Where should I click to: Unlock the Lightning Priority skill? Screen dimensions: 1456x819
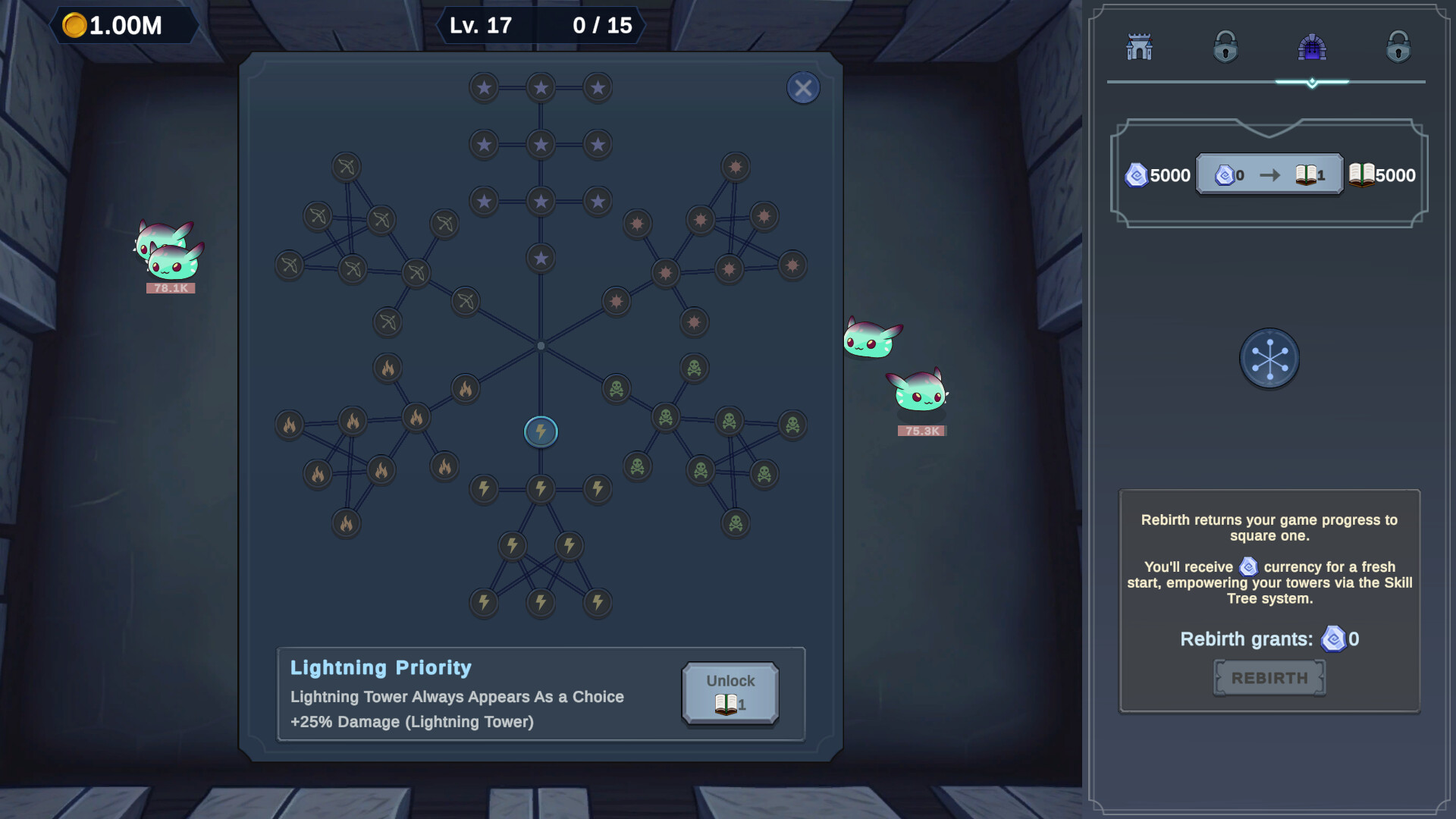point(730,693)
